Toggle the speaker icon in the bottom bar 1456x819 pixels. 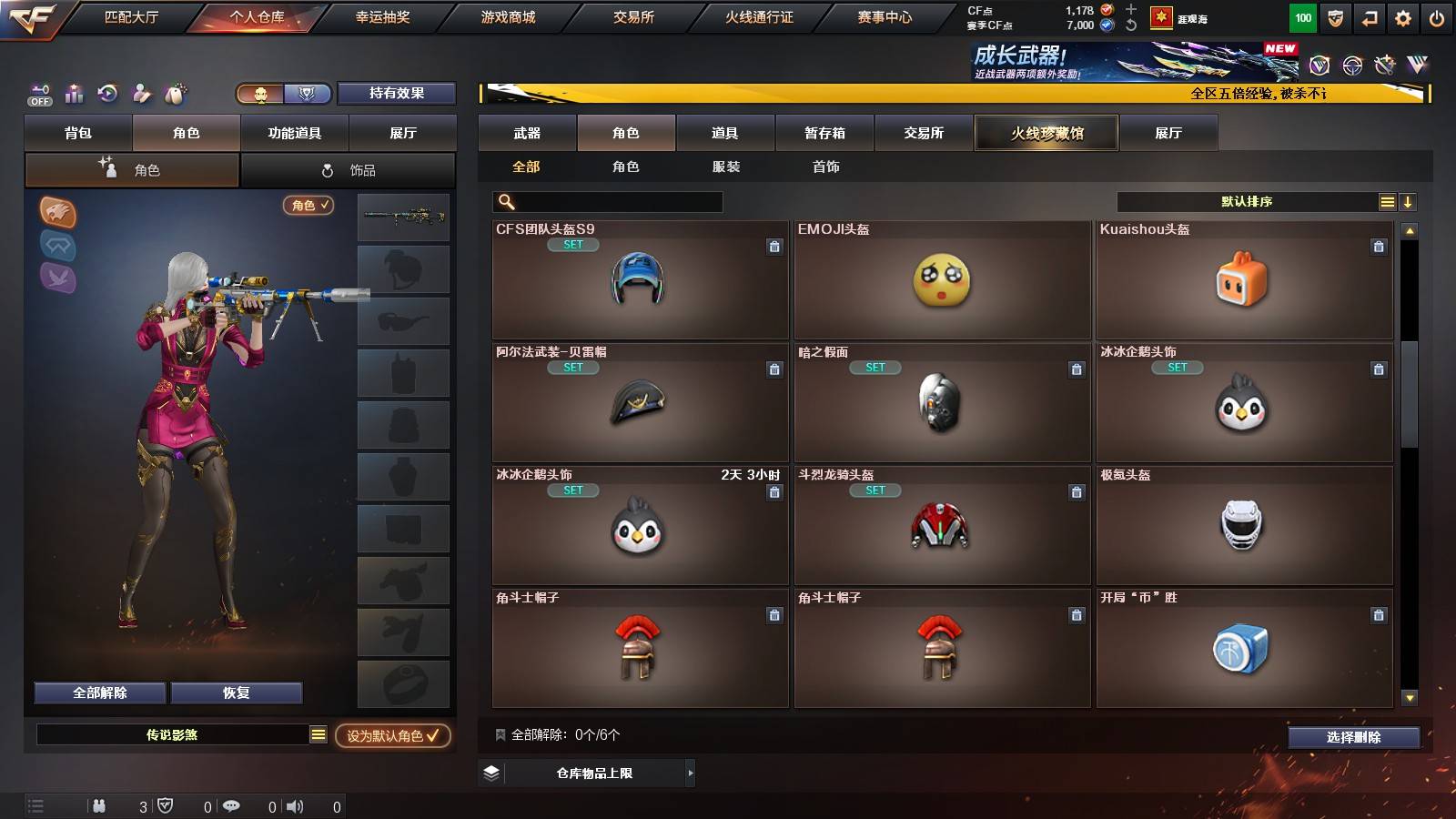[294, 805]
